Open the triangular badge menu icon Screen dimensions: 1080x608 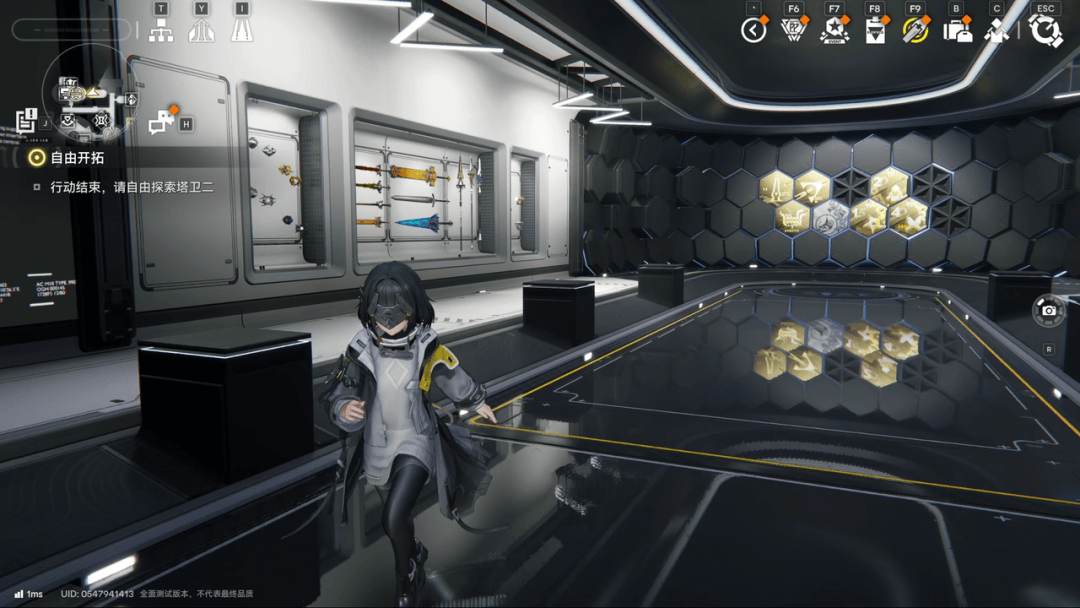793,31
